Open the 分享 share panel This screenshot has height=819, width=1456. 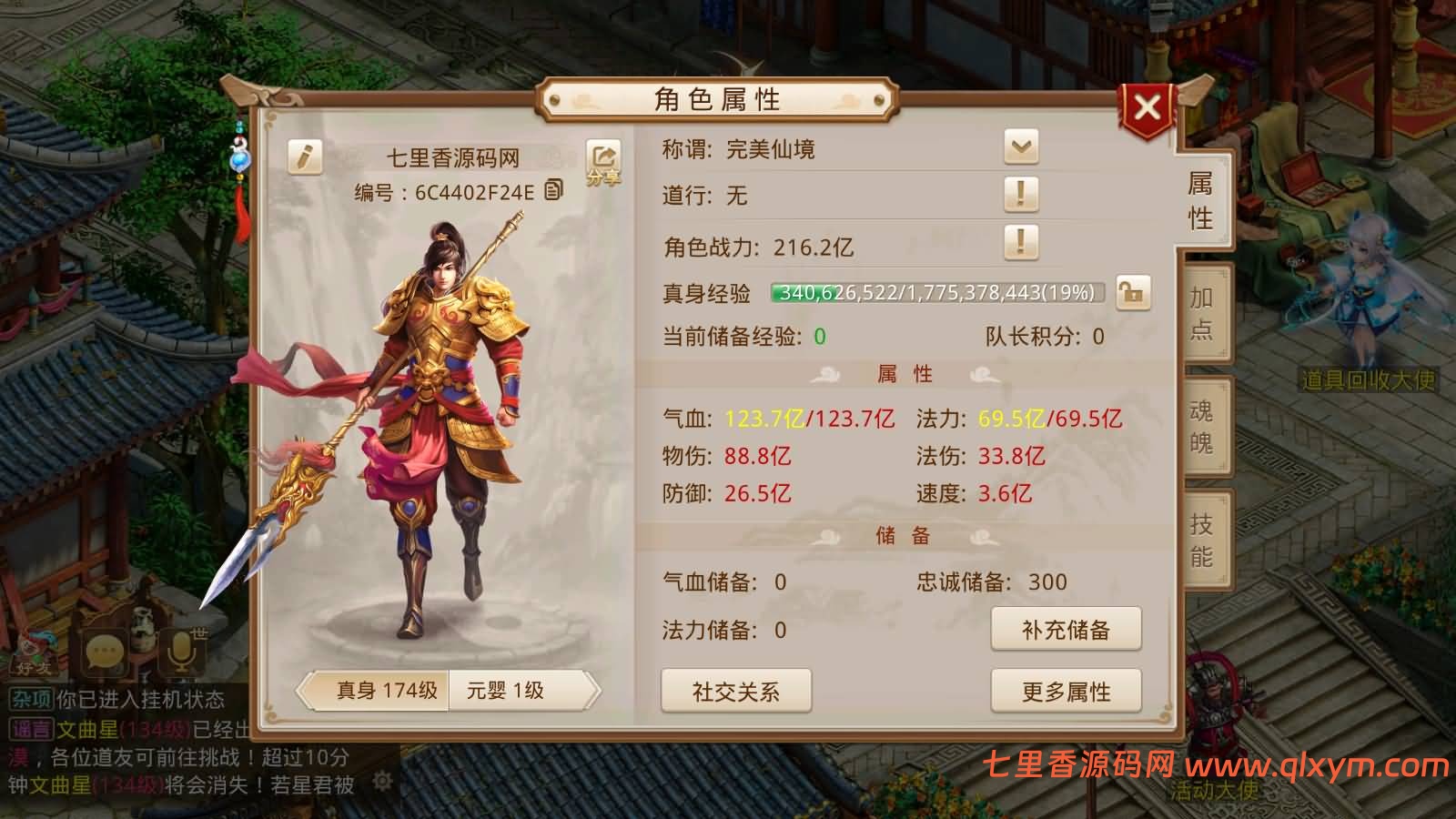603,161
